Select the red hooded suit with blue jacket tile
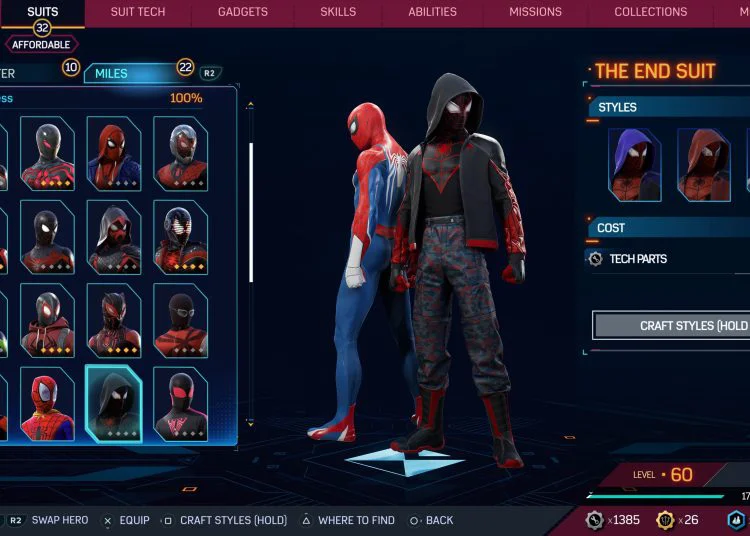The height and width of the screenshot is (536, 750). click(x=114, y=153)
